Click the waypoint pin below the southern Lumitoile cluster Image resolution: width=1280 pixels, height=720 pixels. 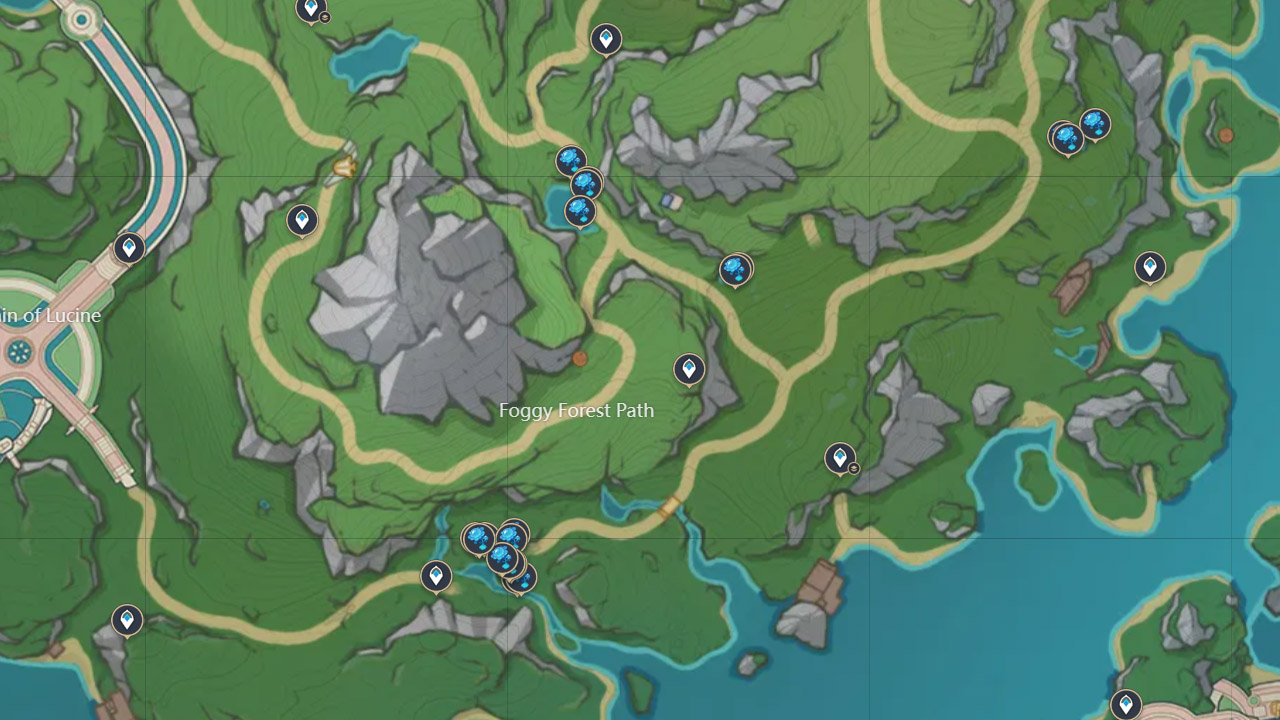438,576
